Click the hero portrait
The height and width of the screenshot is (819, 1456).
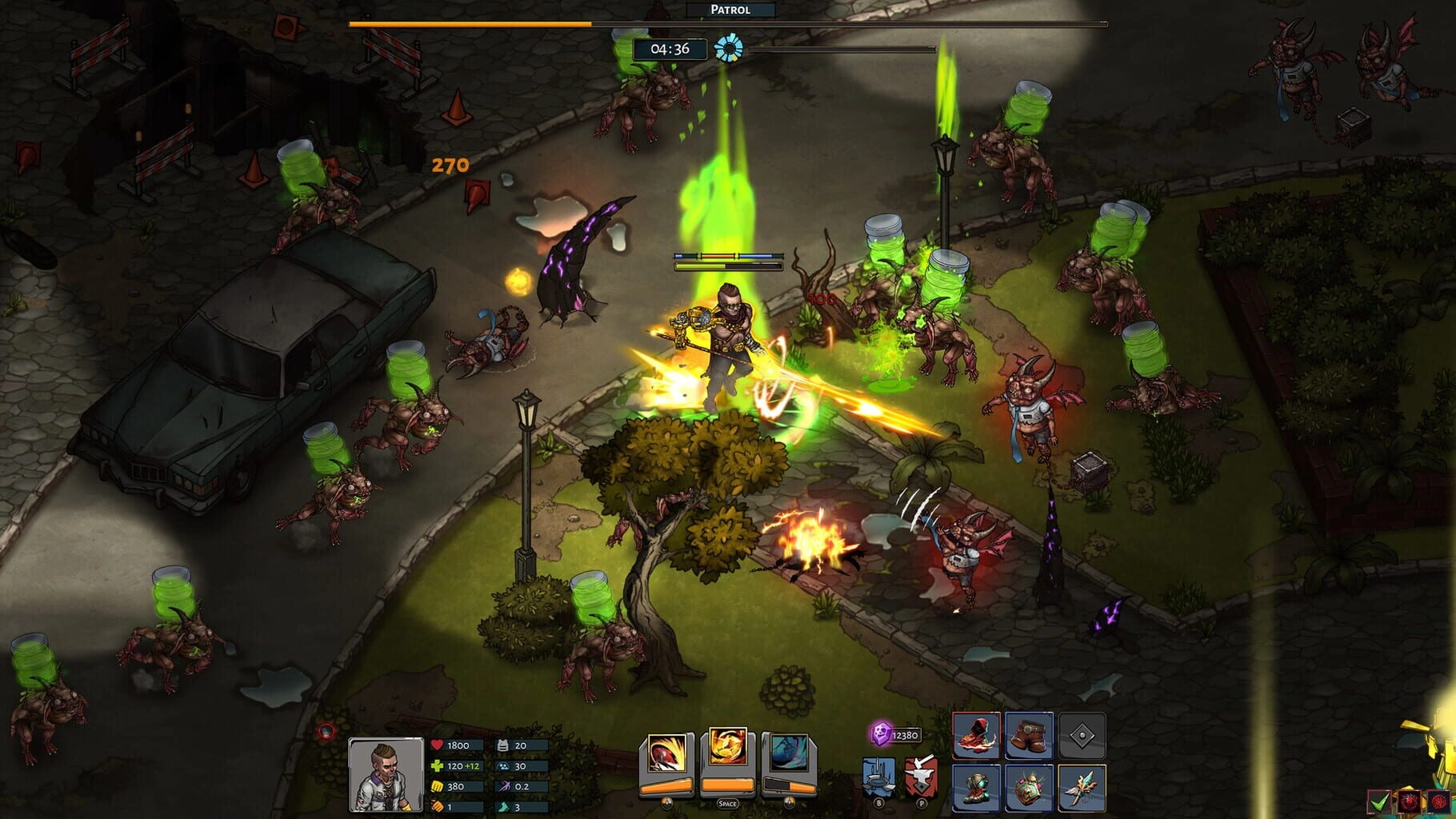pyautogui.click(x=386, y=774)
